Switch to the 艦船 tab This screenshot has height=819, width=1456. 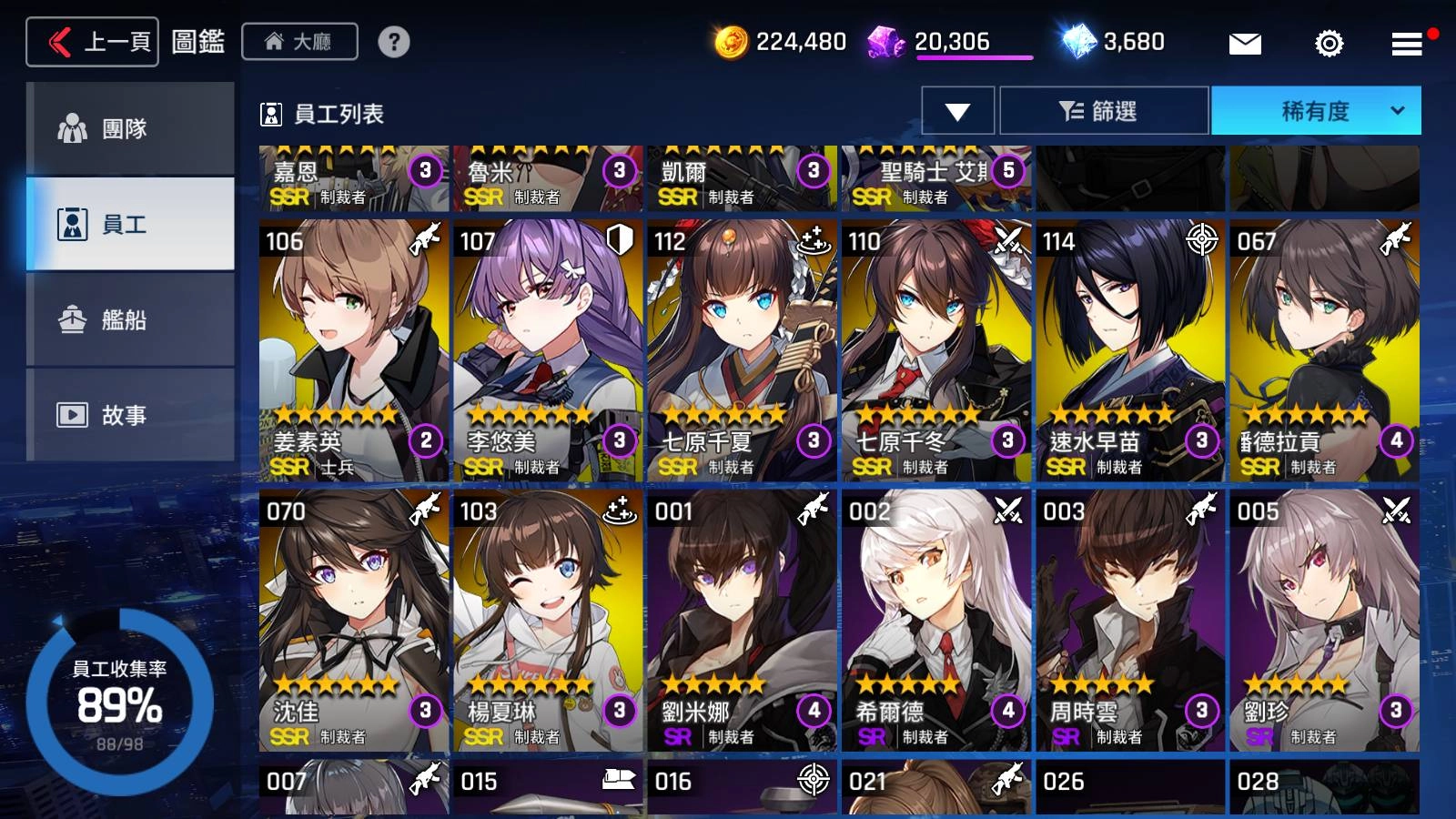[x=130, y=319]
